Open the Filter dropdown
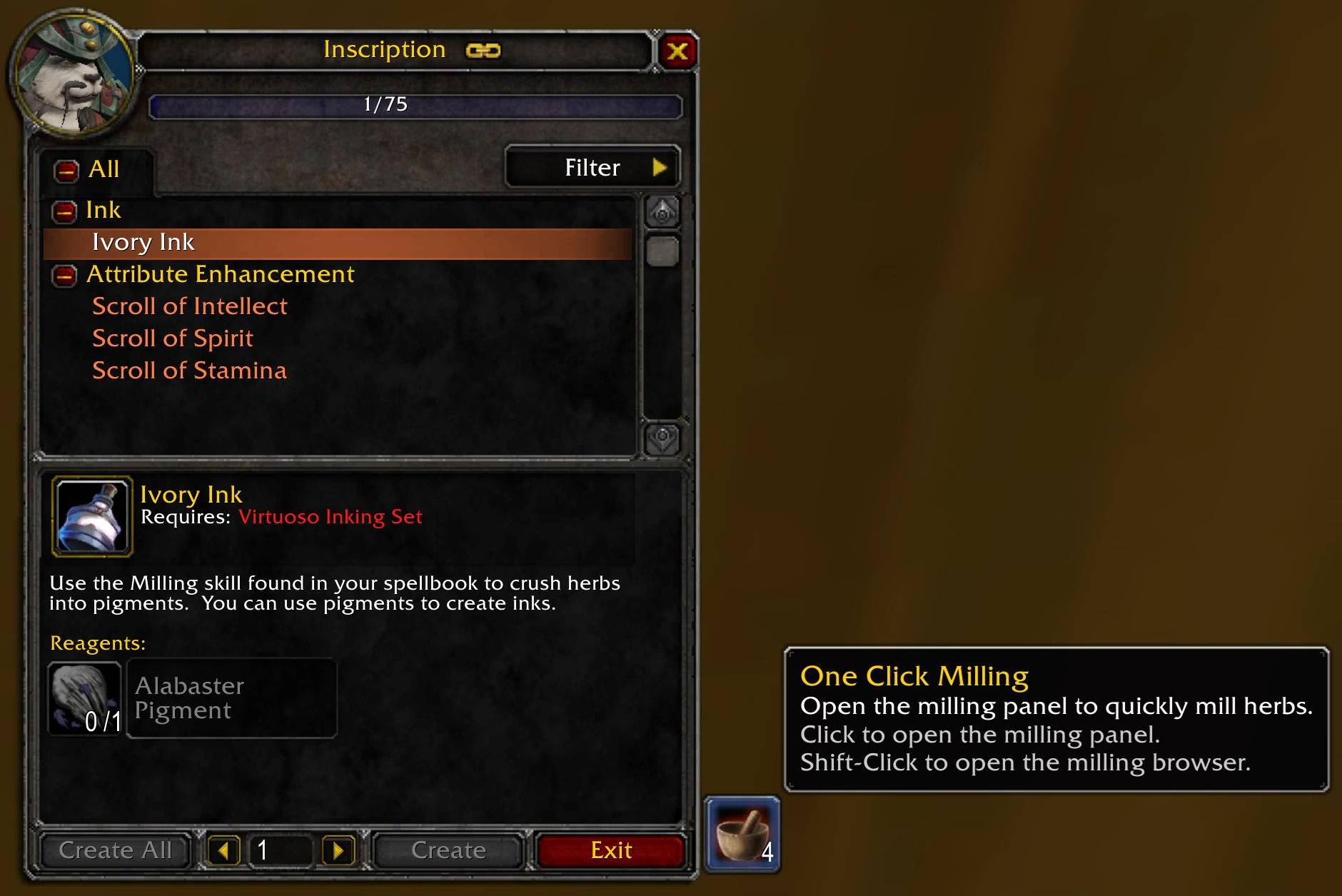This screenshot has height=896, width=1342. tap(592, 168)
